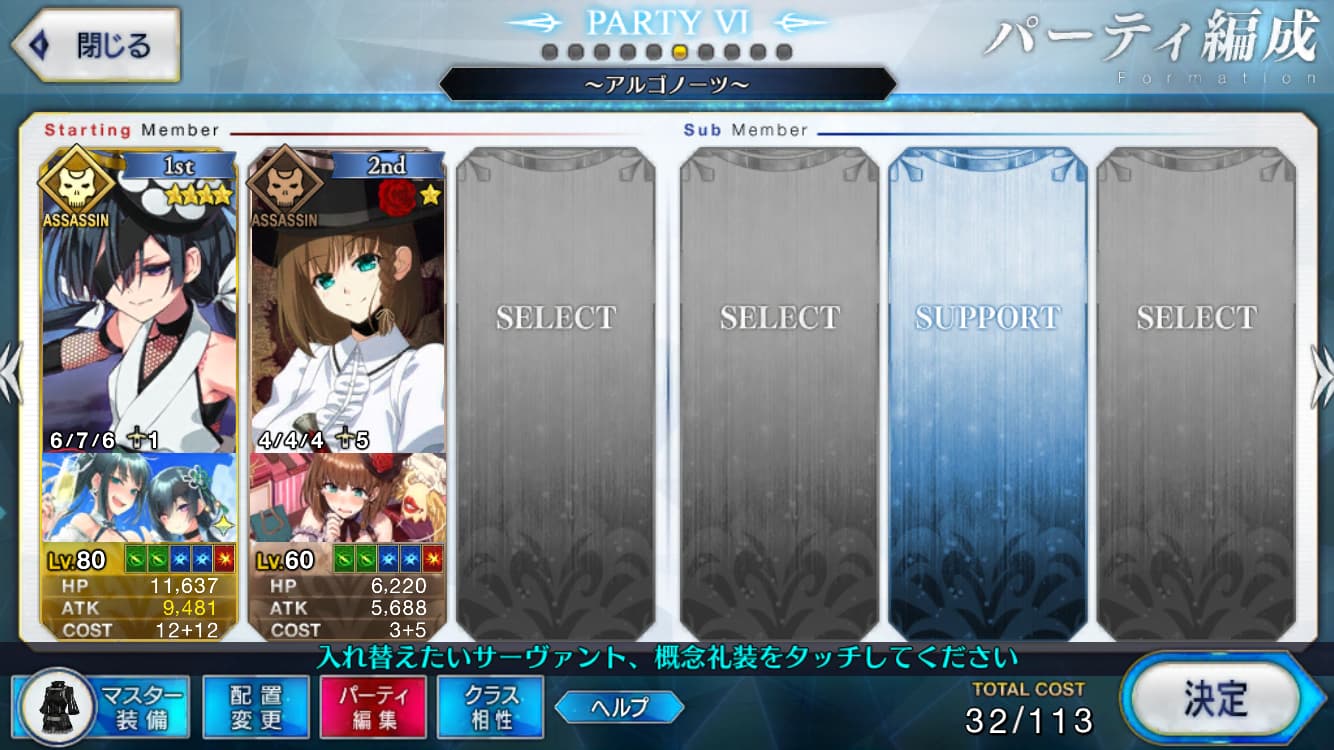The height and width of the screenshot is (750, 1334).
Task: Close the party formation screen
Action: 94,45
